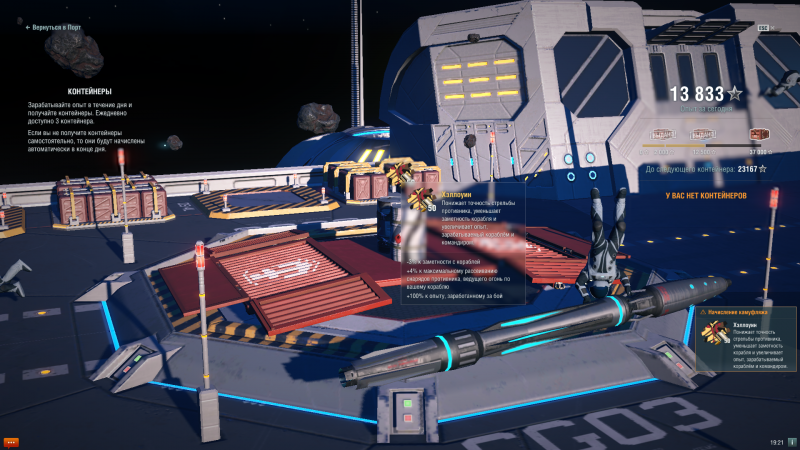800x450 pixels.
Task: Select the 37 000 XP container icon
Action: point(760,132)
